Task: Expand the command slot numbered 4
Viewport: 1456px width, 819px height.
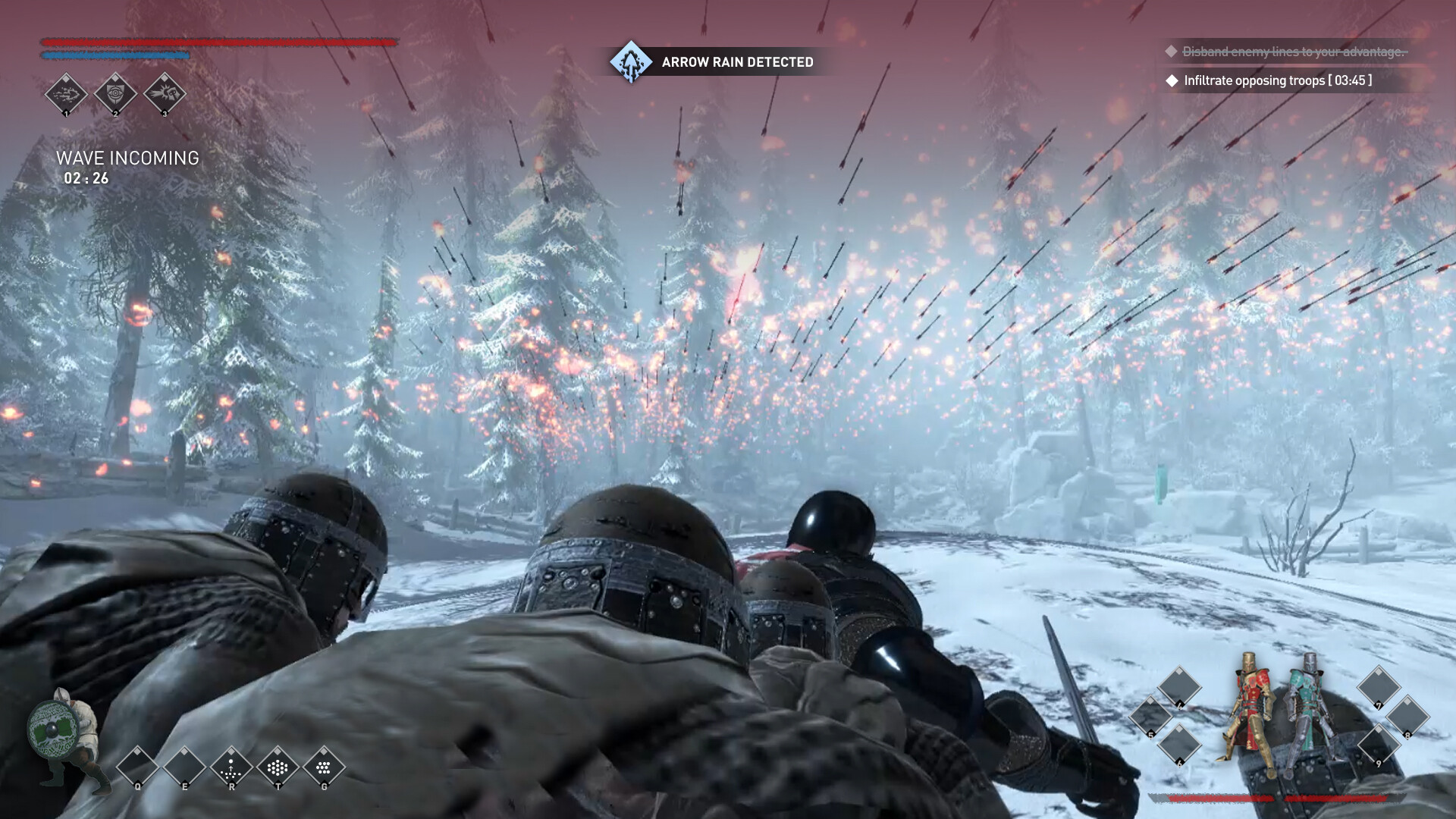Action: (x=1179, y=688)
